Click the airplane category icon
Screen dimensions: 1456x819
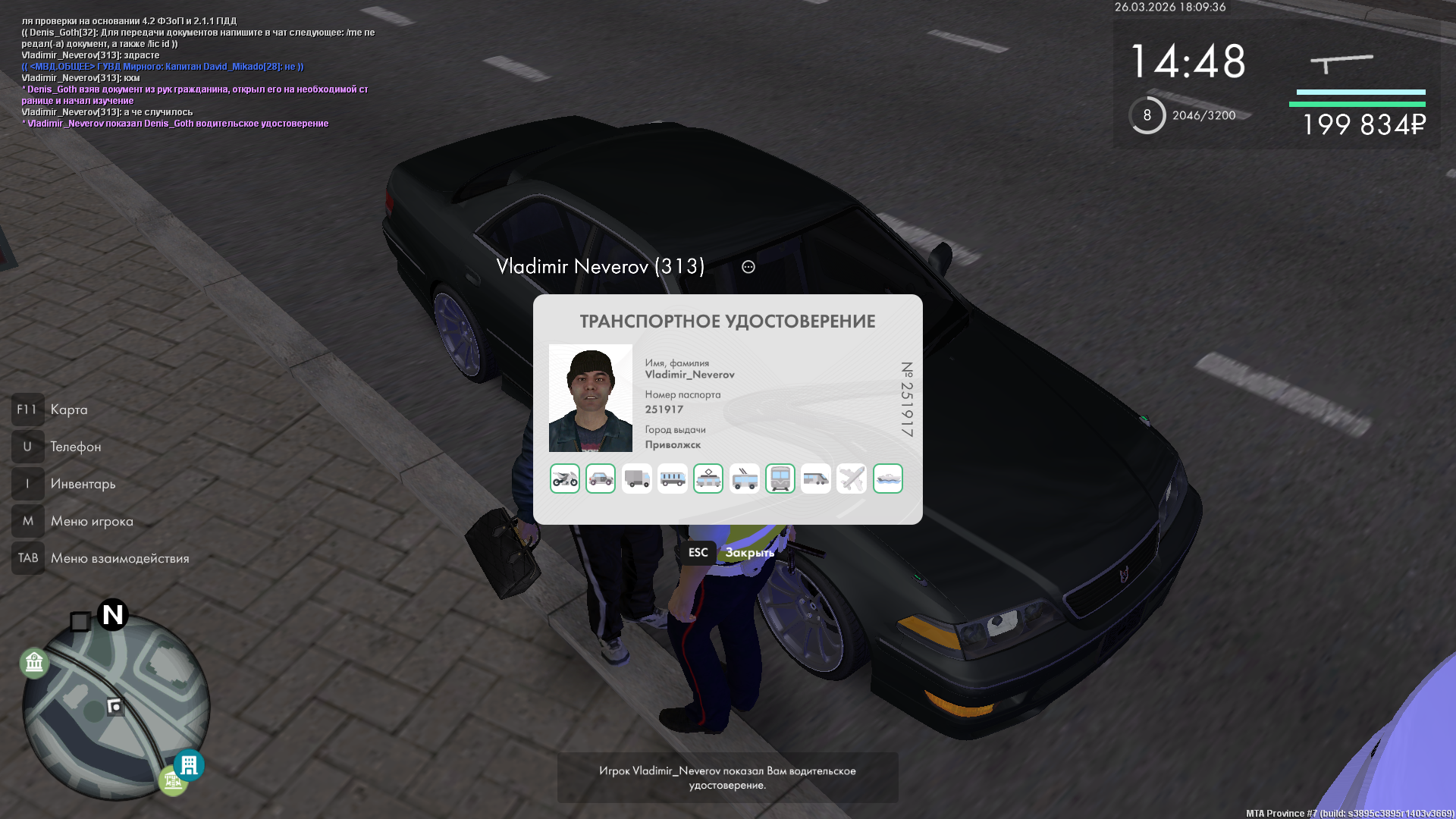point(852,479)
